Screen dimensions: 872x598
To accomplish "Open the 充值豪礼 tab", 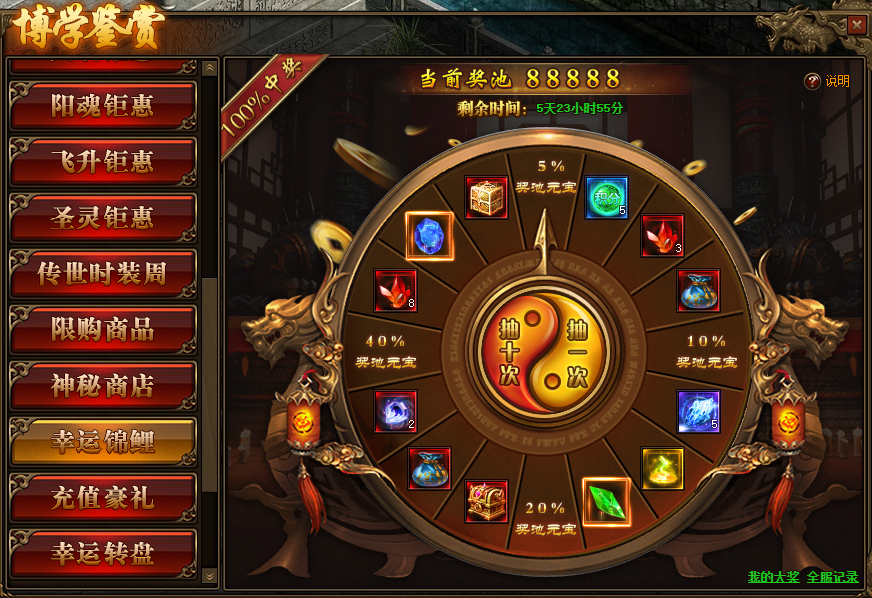I will [x=102, y=498].
